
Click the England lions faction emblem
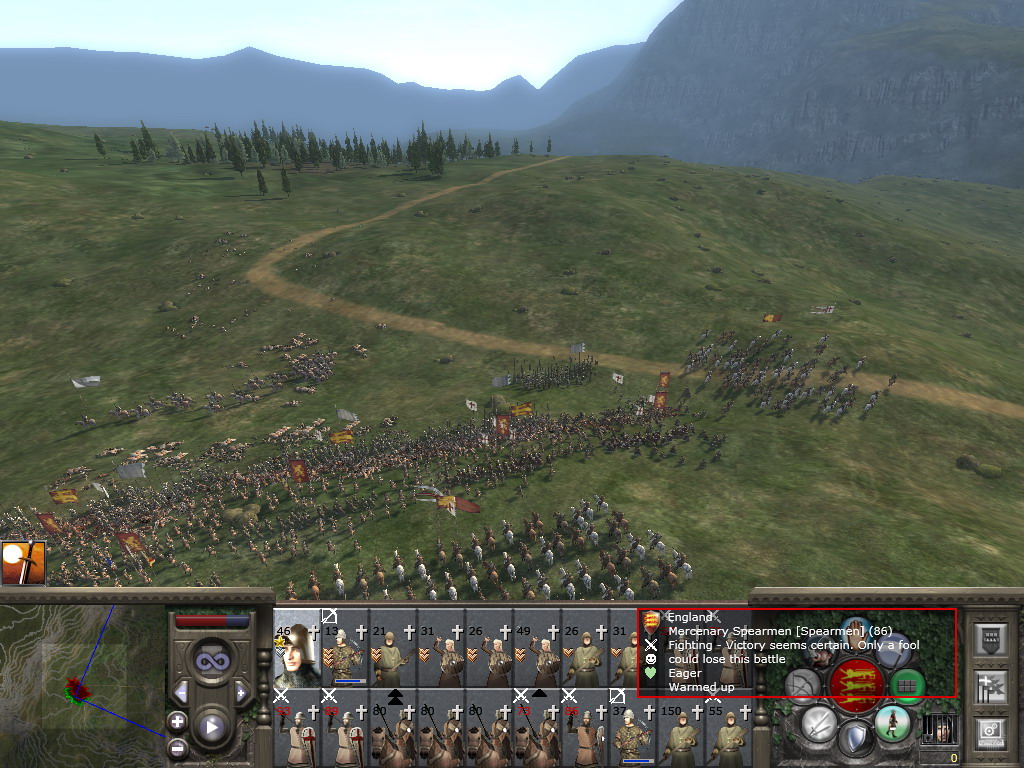pos(856,683)
